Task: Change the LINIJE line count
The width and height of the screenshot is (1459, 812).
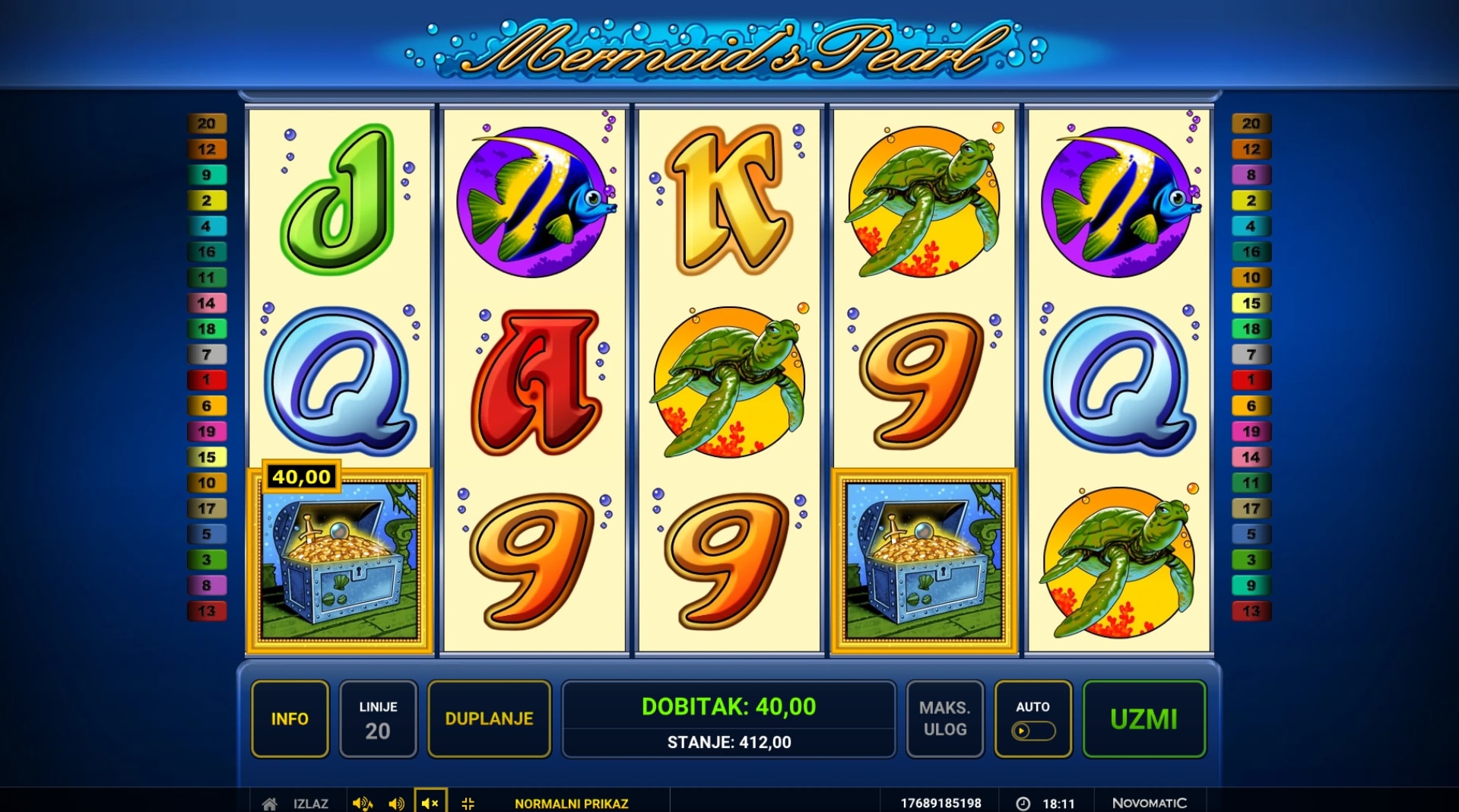Action: (378, 718)
